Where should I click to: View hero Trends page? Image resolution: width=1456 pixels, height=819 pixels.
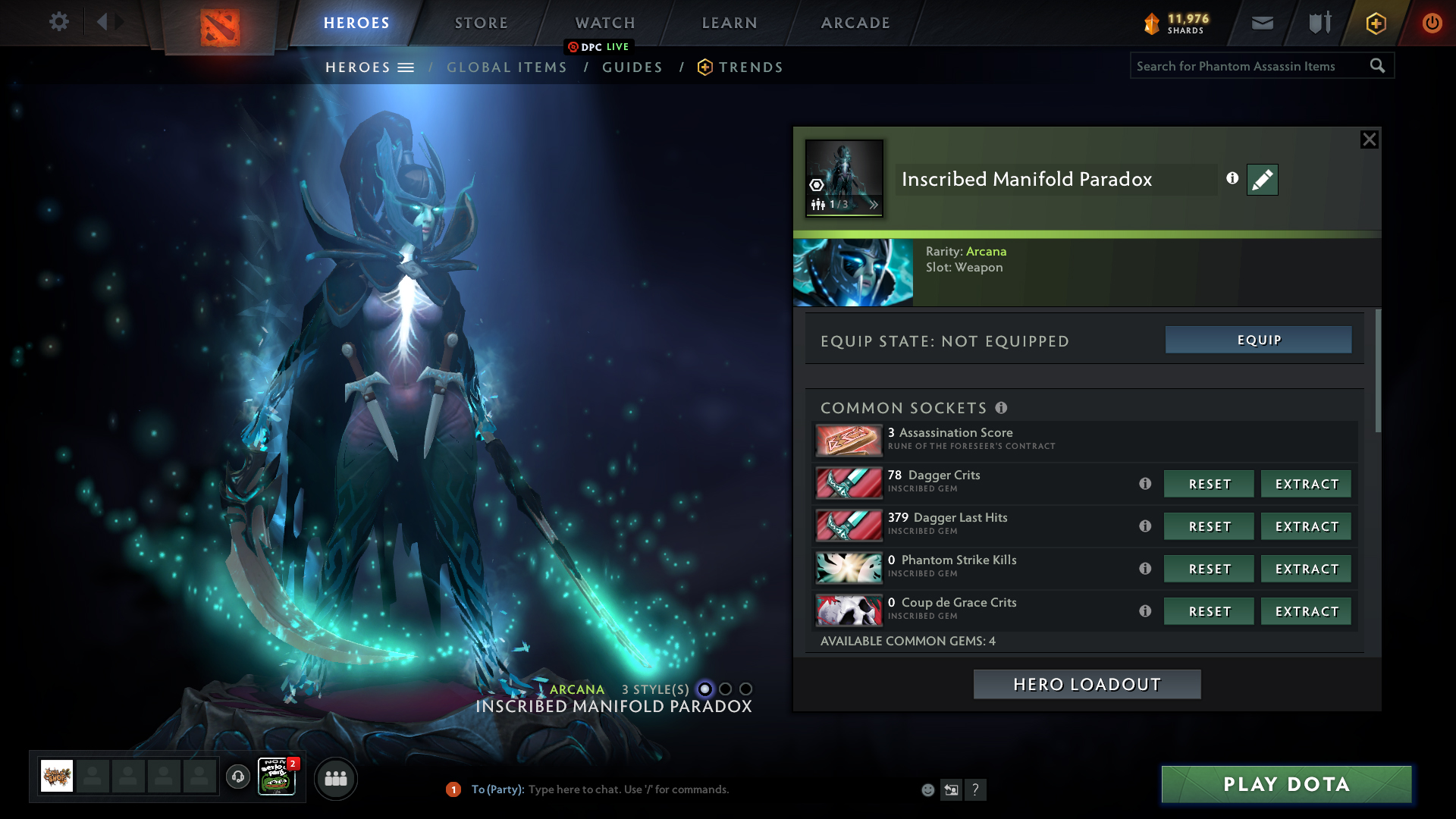(x=750, y=67)
